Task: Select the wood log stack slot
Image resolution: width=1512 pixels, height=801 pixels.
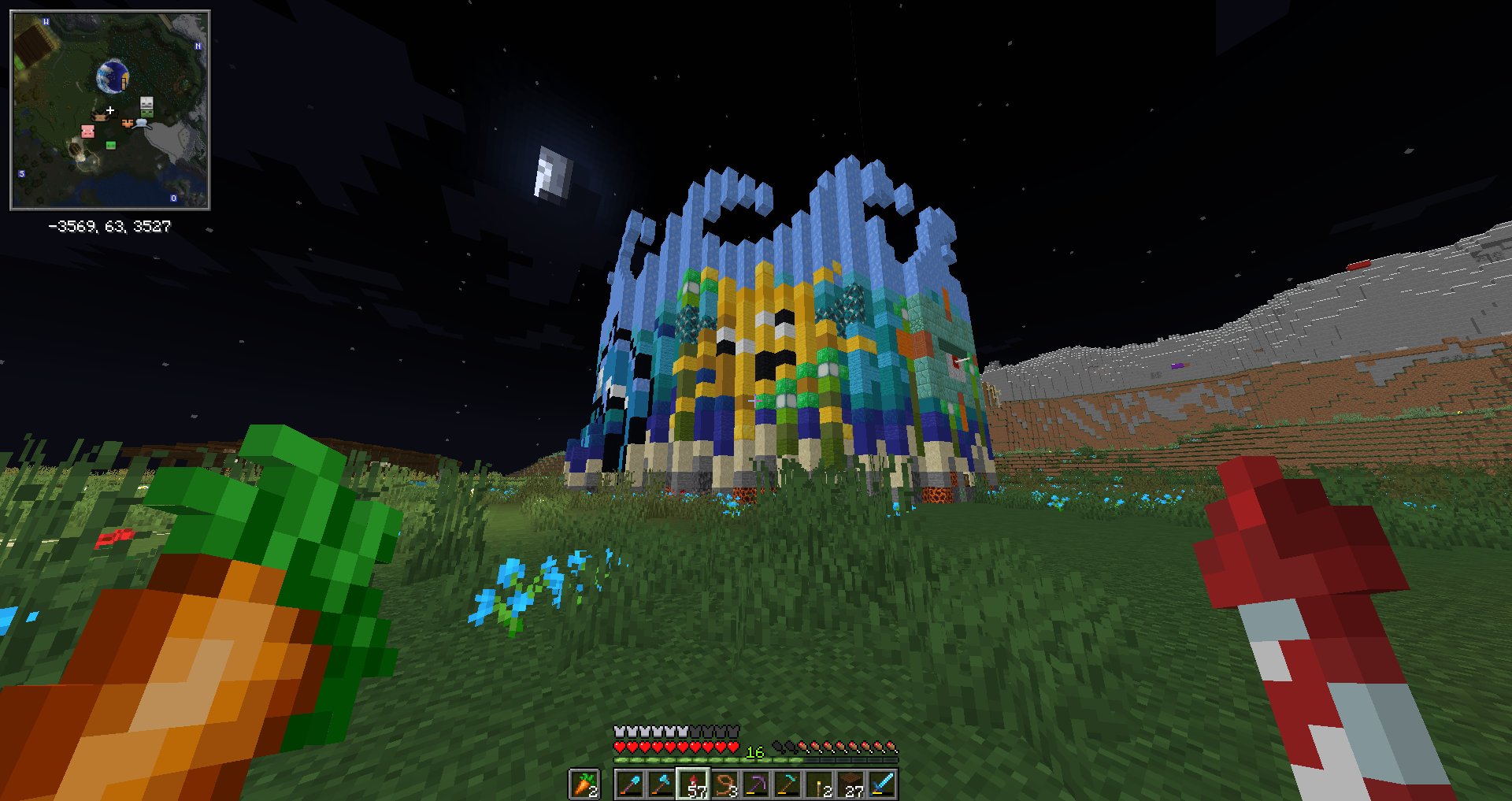Action: (850, 784)
